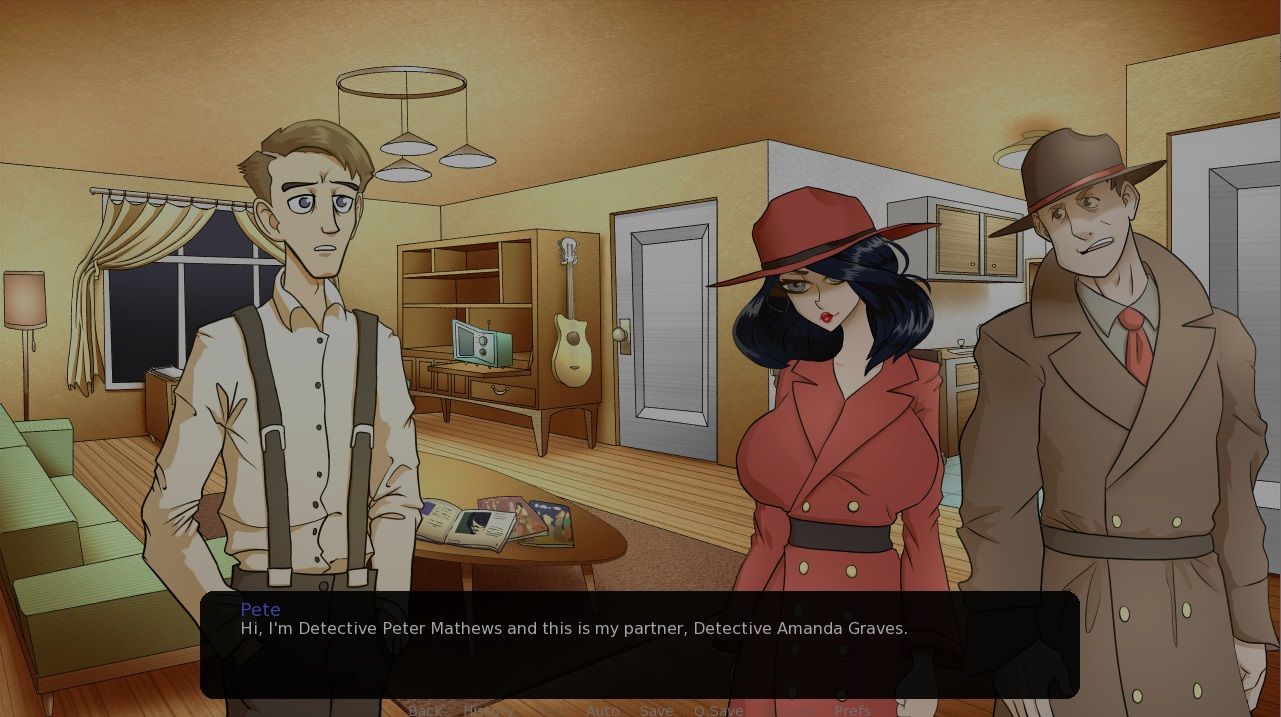The image size is (1281, 717).
Task: Quick save with Q.Save
Action: click(718, 710)
